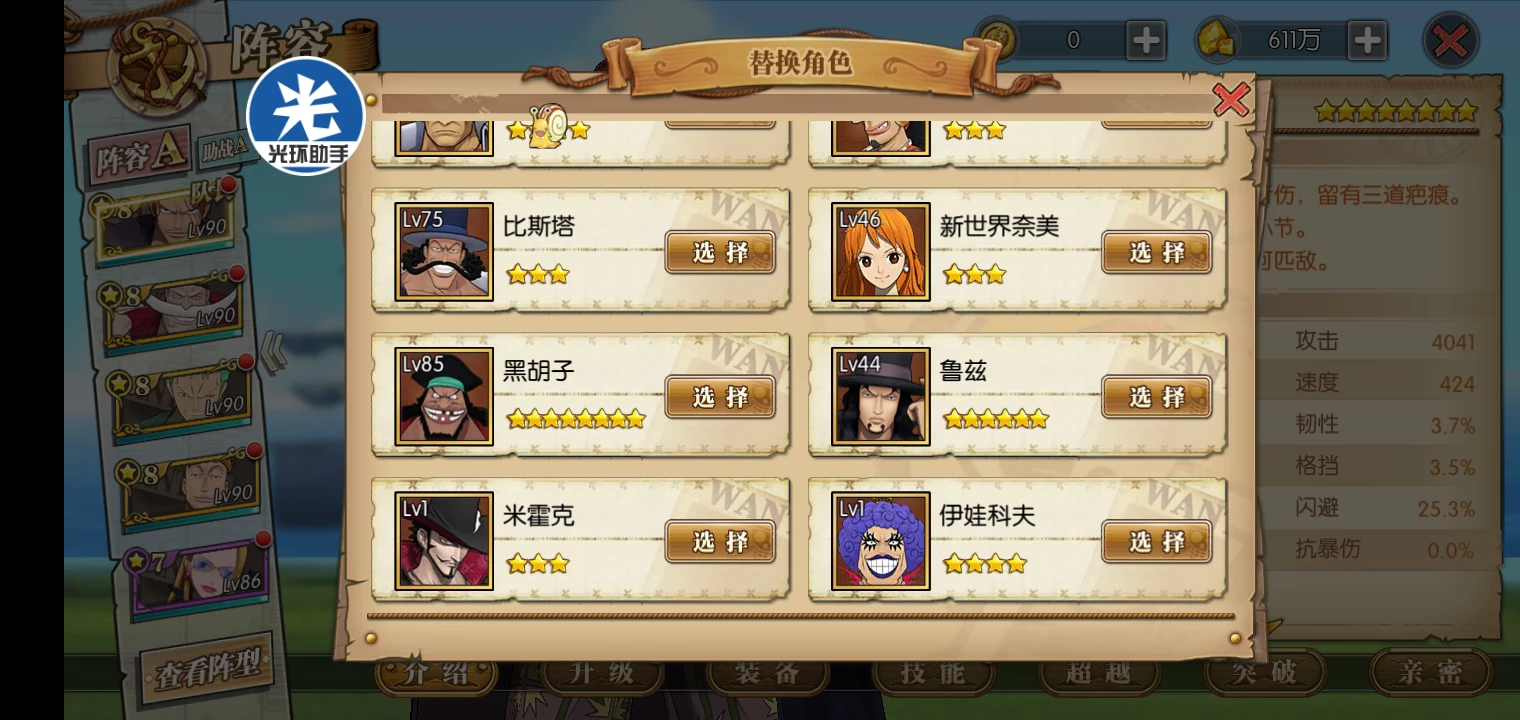
Task: Select 米霍克 as the replacement
Action: [719, 542]
